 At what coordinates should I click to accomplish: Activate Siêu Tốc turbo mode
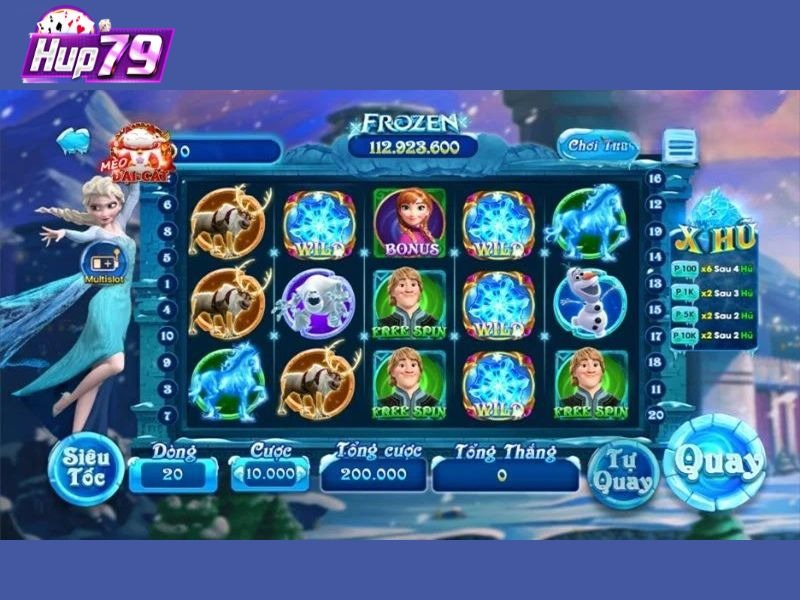86,467
